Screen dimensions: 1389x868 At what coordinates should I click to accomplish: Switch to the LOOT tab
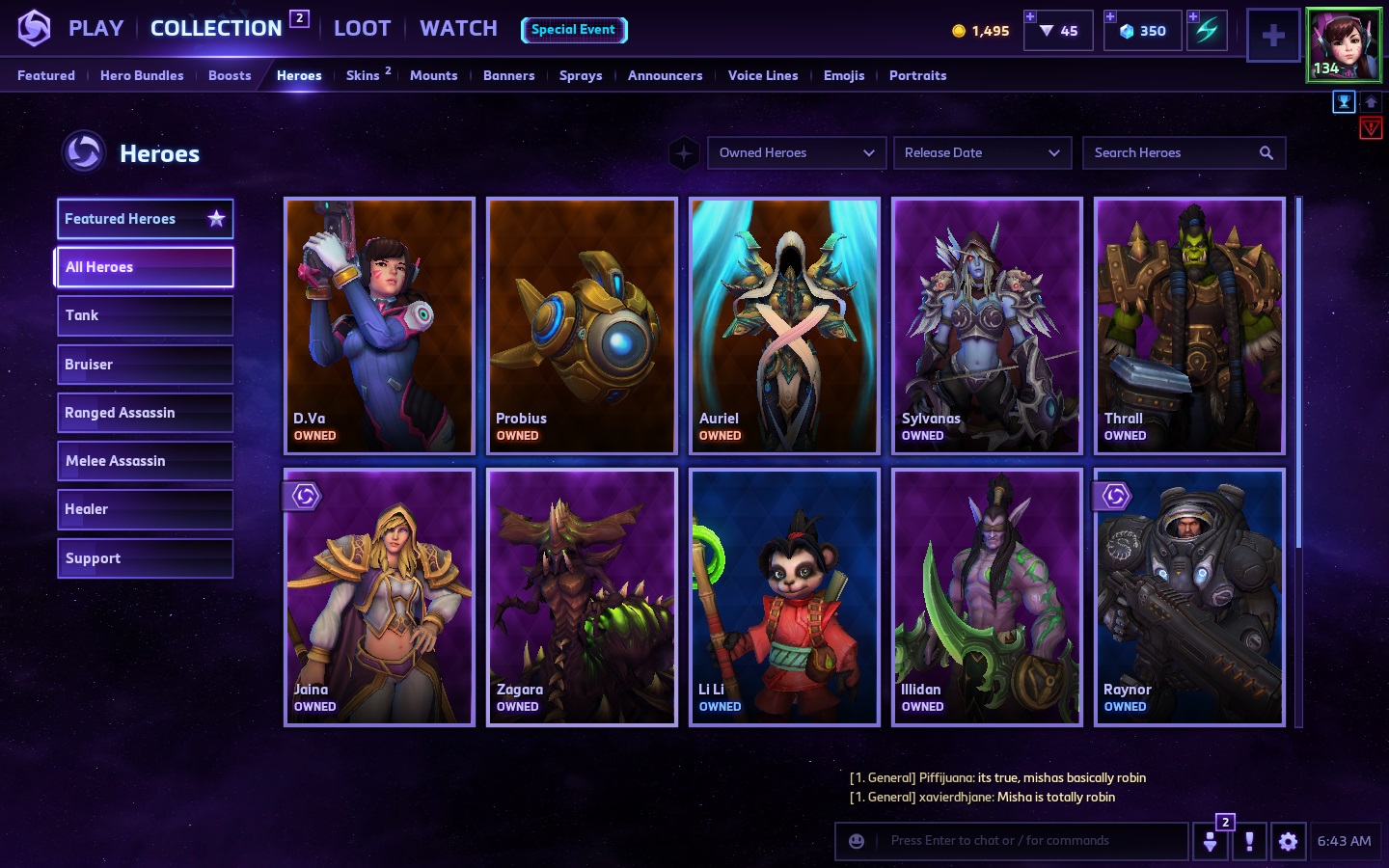click(x=362, y=29)
